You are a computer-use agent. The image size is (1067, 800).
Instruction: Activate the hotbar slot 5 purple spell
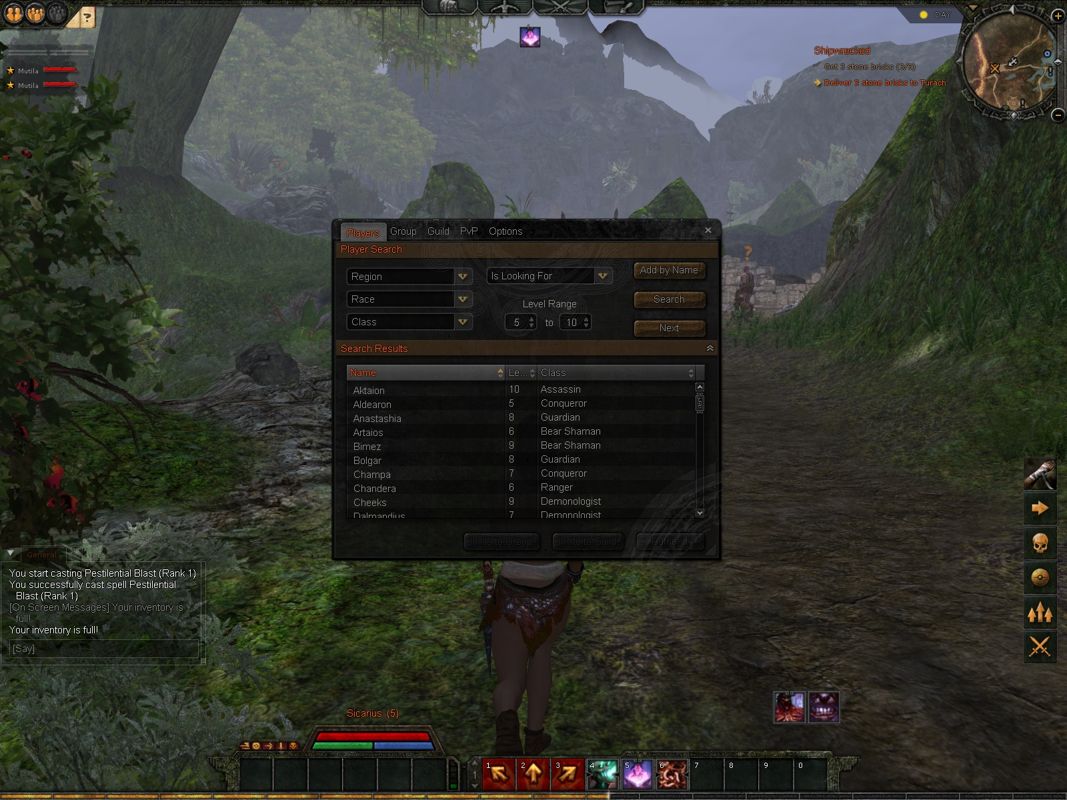637,775
